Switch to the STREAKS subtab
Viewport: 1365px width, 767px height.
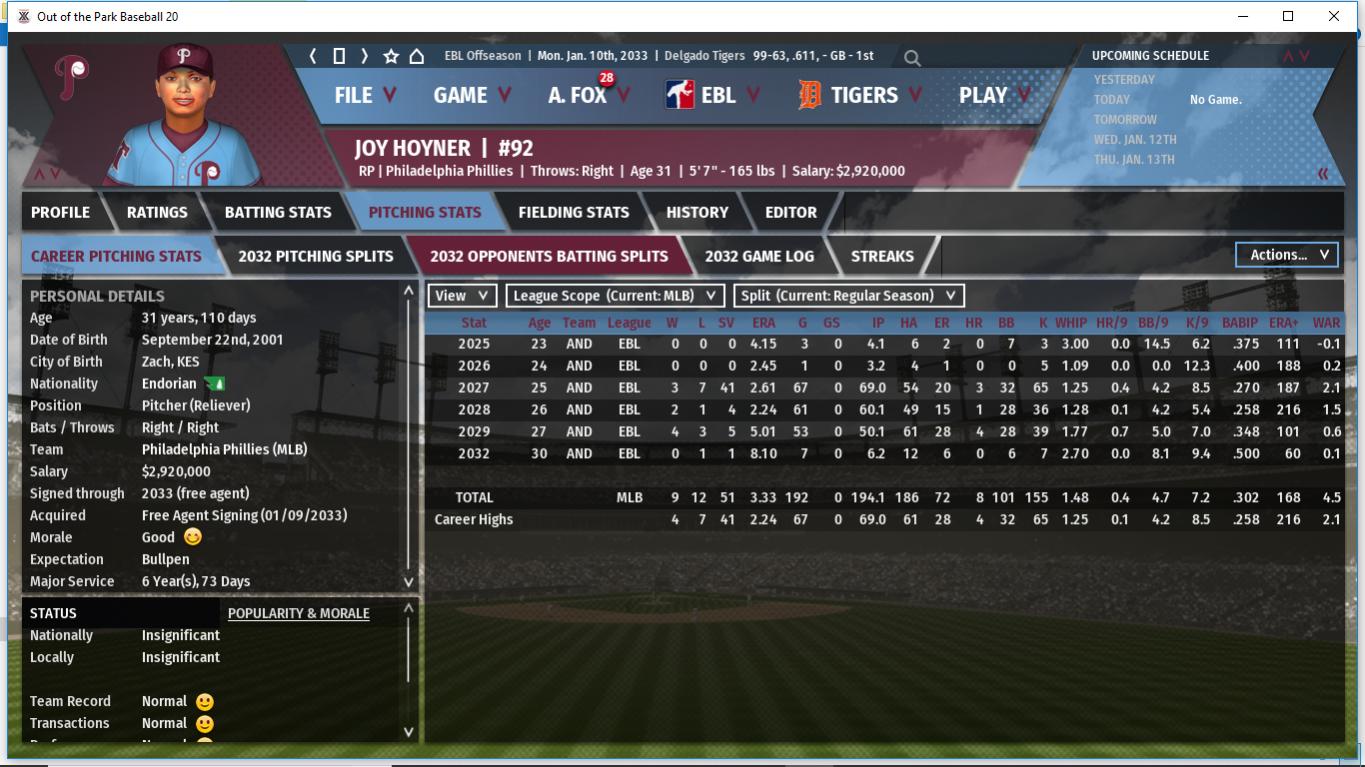tap(882, 256)
